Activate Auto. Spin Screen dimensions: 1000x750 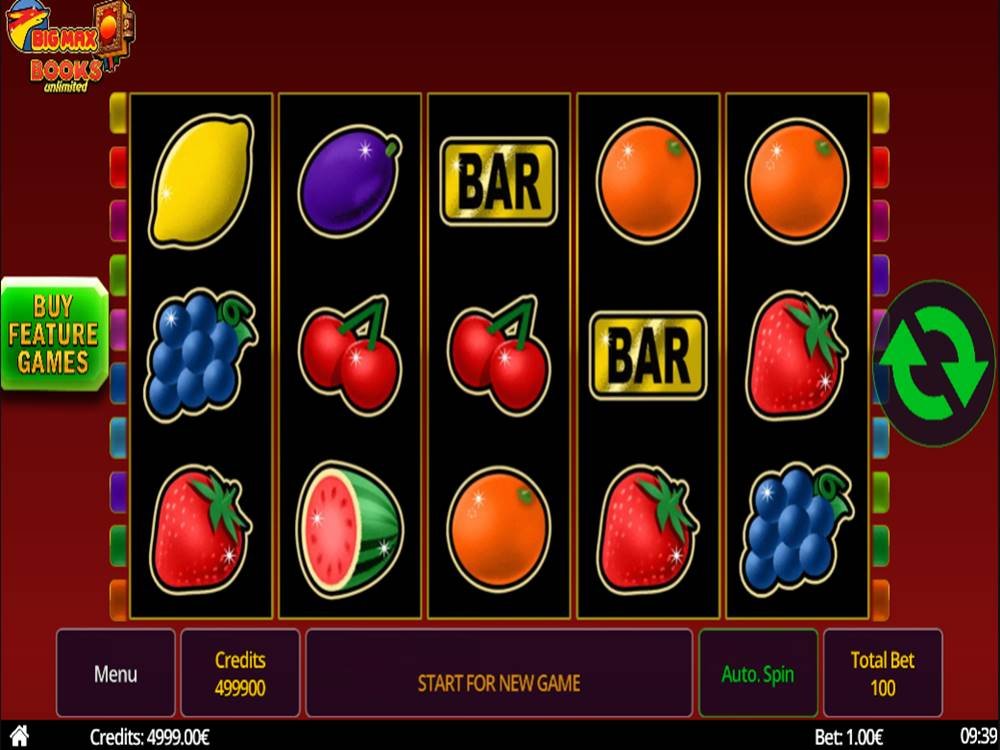(x=757, y=673)
